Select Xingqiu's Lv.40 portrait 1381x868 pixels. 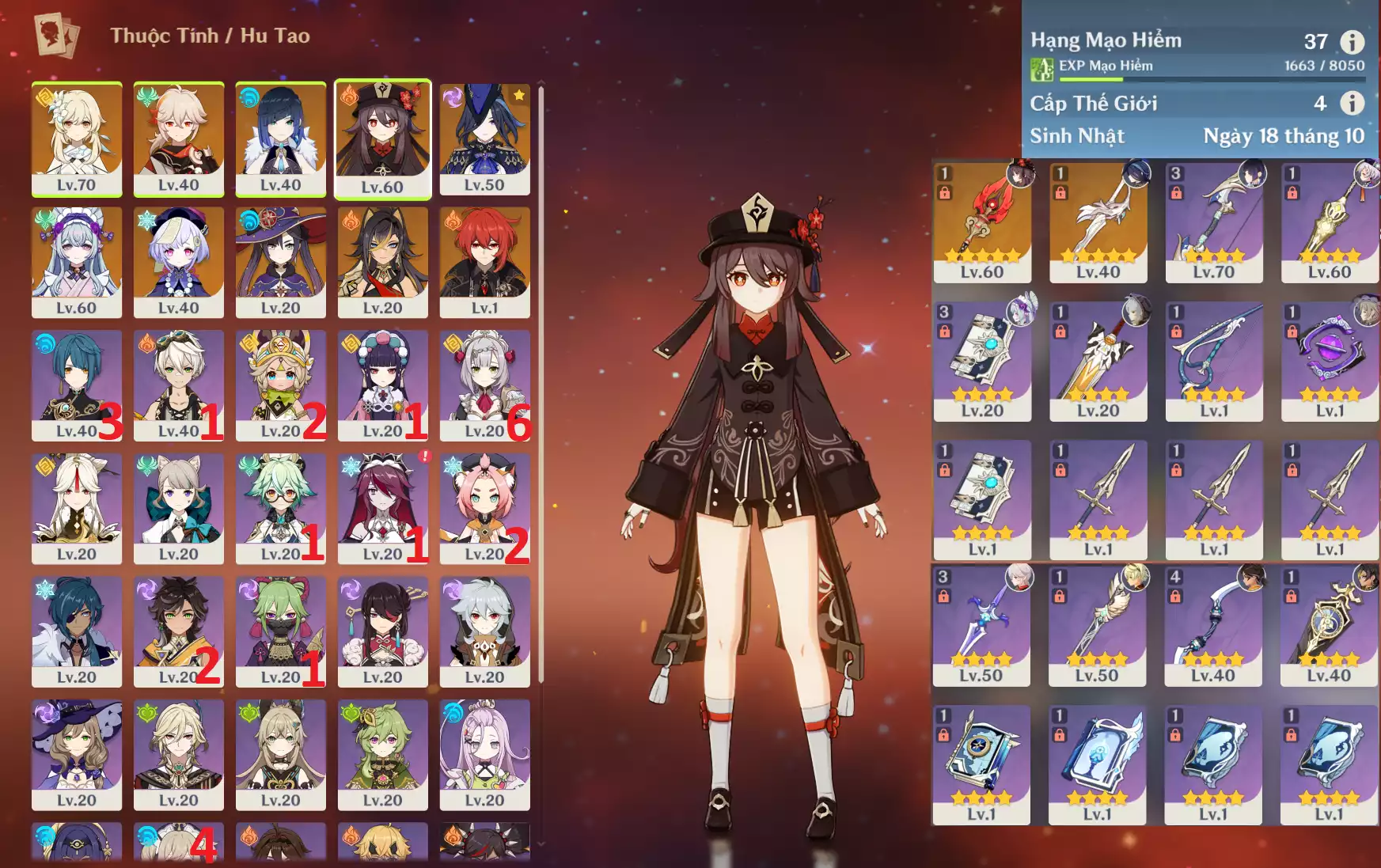point(77,385)
